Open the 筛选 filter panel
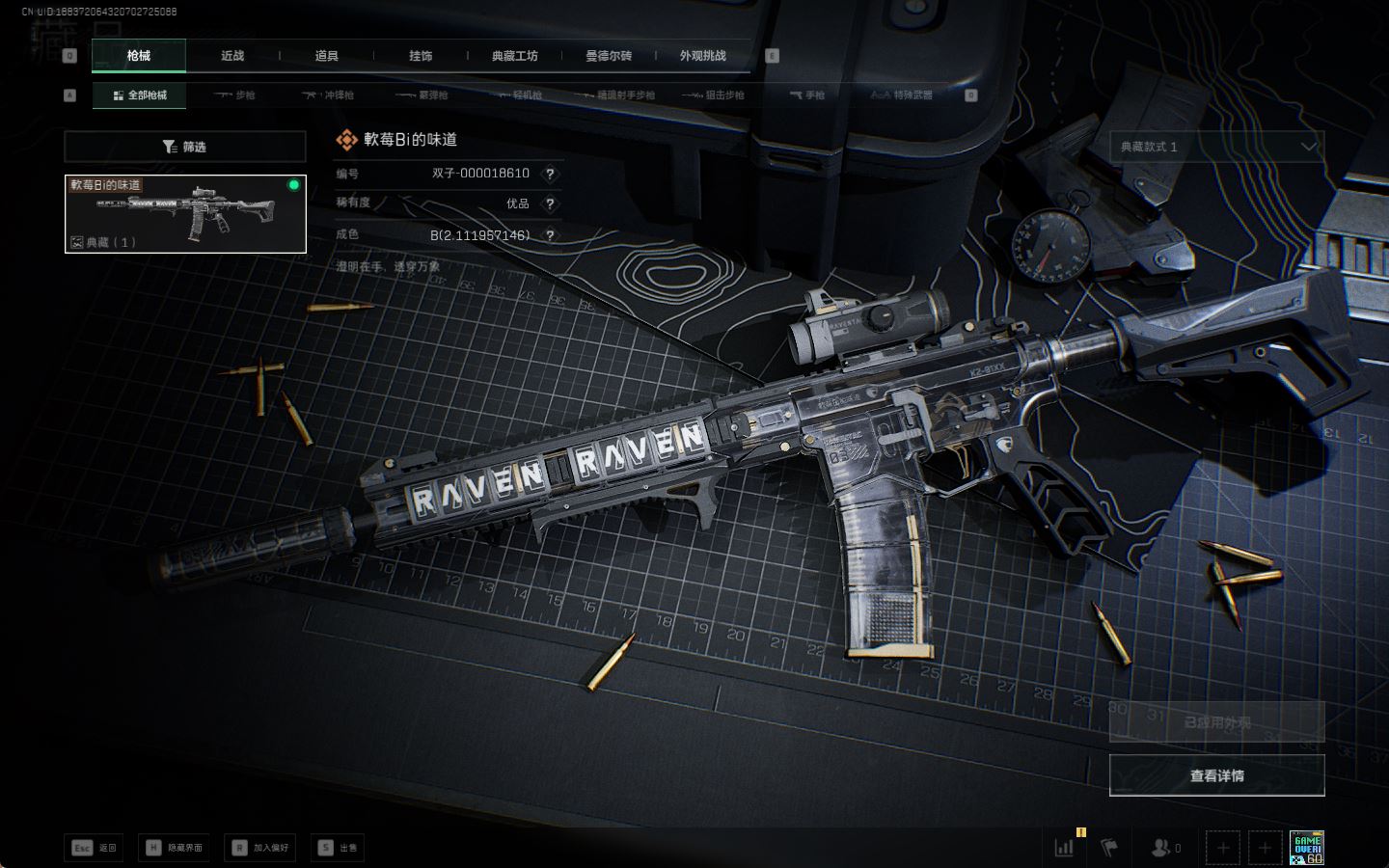This screenshot has height=868, width=1389. point(184,147)
